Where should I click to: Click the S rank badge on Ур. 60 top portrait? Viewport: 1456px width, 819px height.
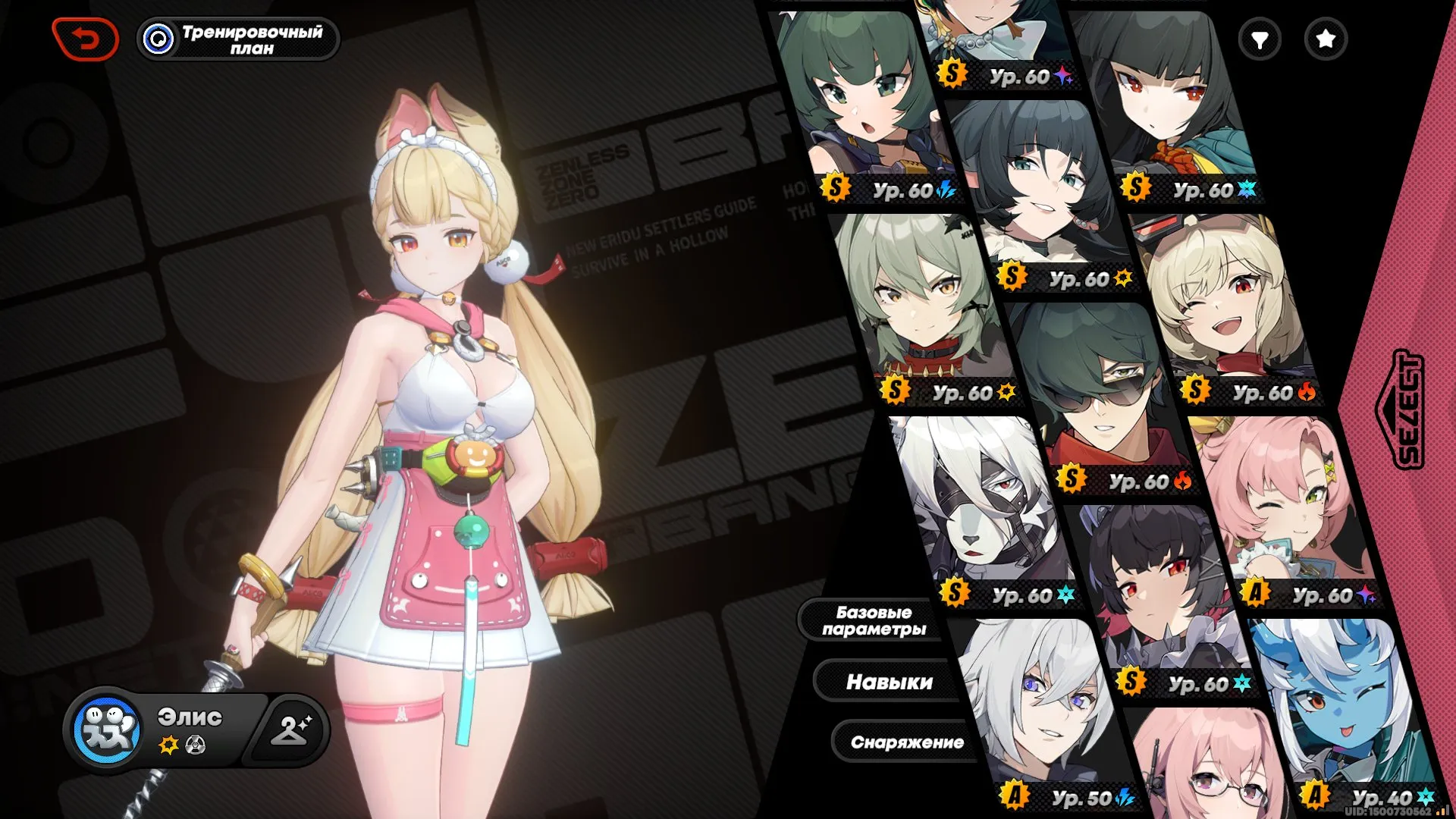point(953,74)
